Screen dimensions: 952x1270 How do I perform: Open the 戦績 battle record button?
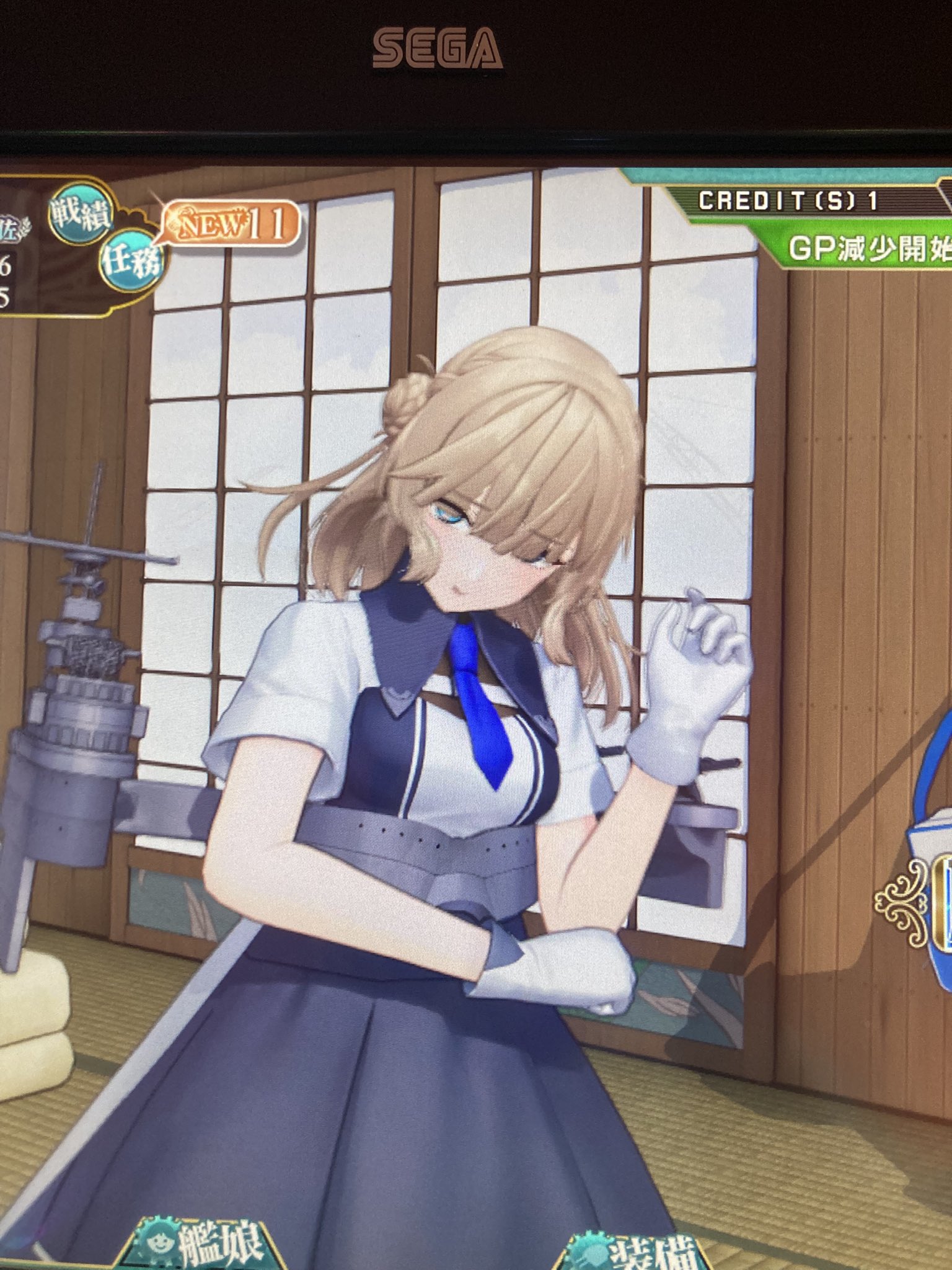[81, 215]
